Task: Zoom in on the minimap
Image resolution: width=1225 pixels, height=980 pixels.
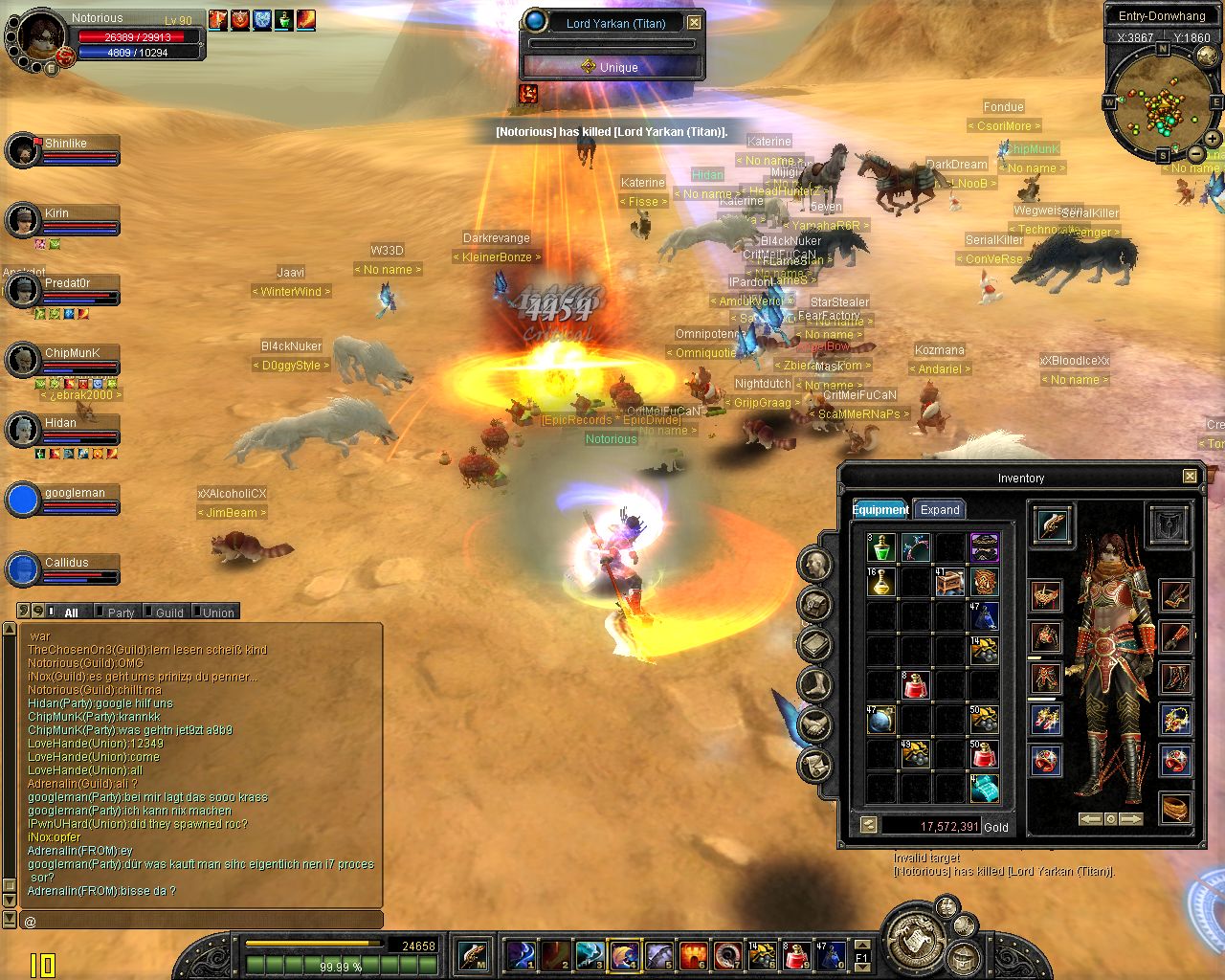Action: pyautogui.click(x=1213, y=138)
